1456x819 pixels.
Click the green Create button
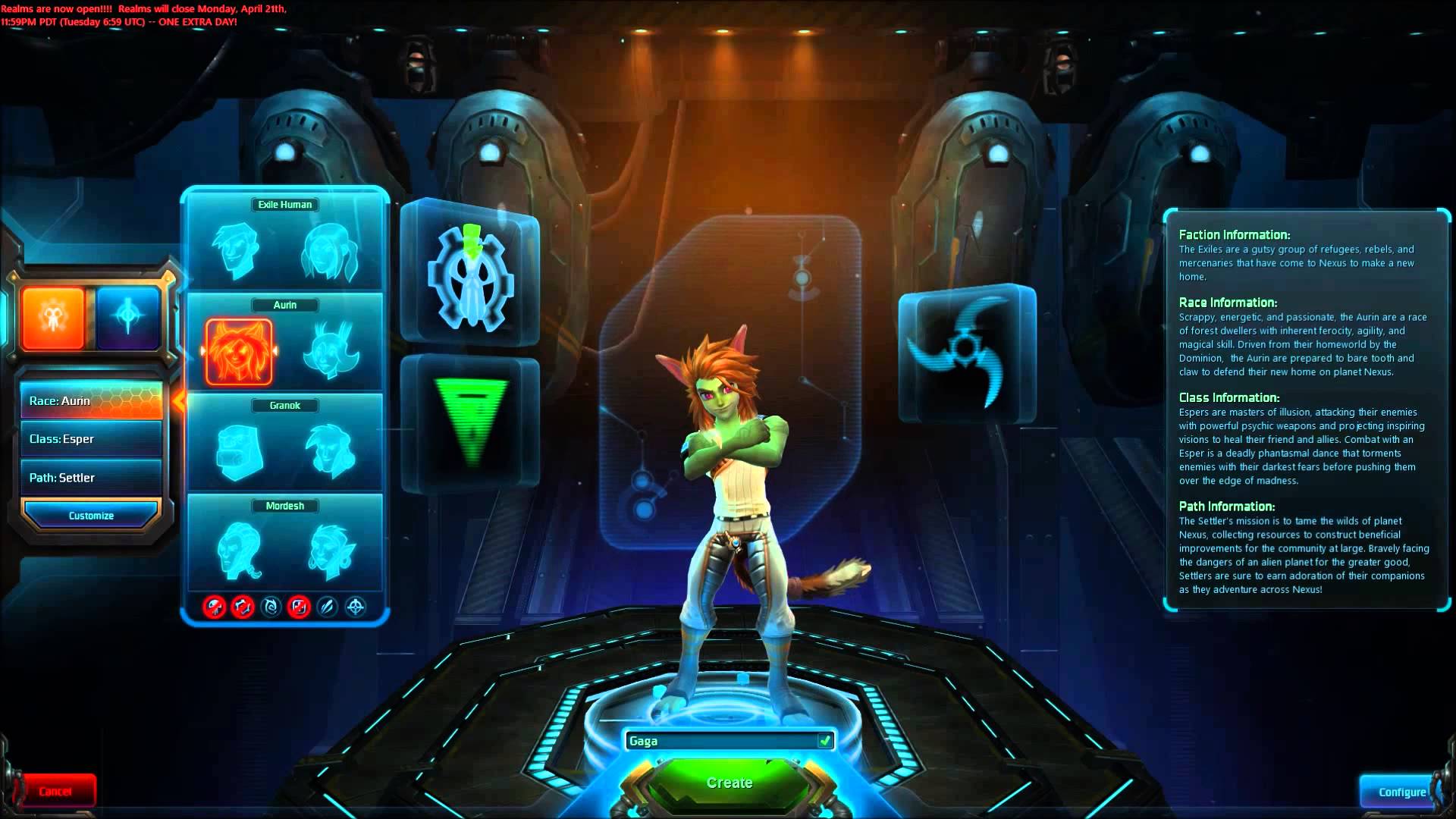pos(728,782)
